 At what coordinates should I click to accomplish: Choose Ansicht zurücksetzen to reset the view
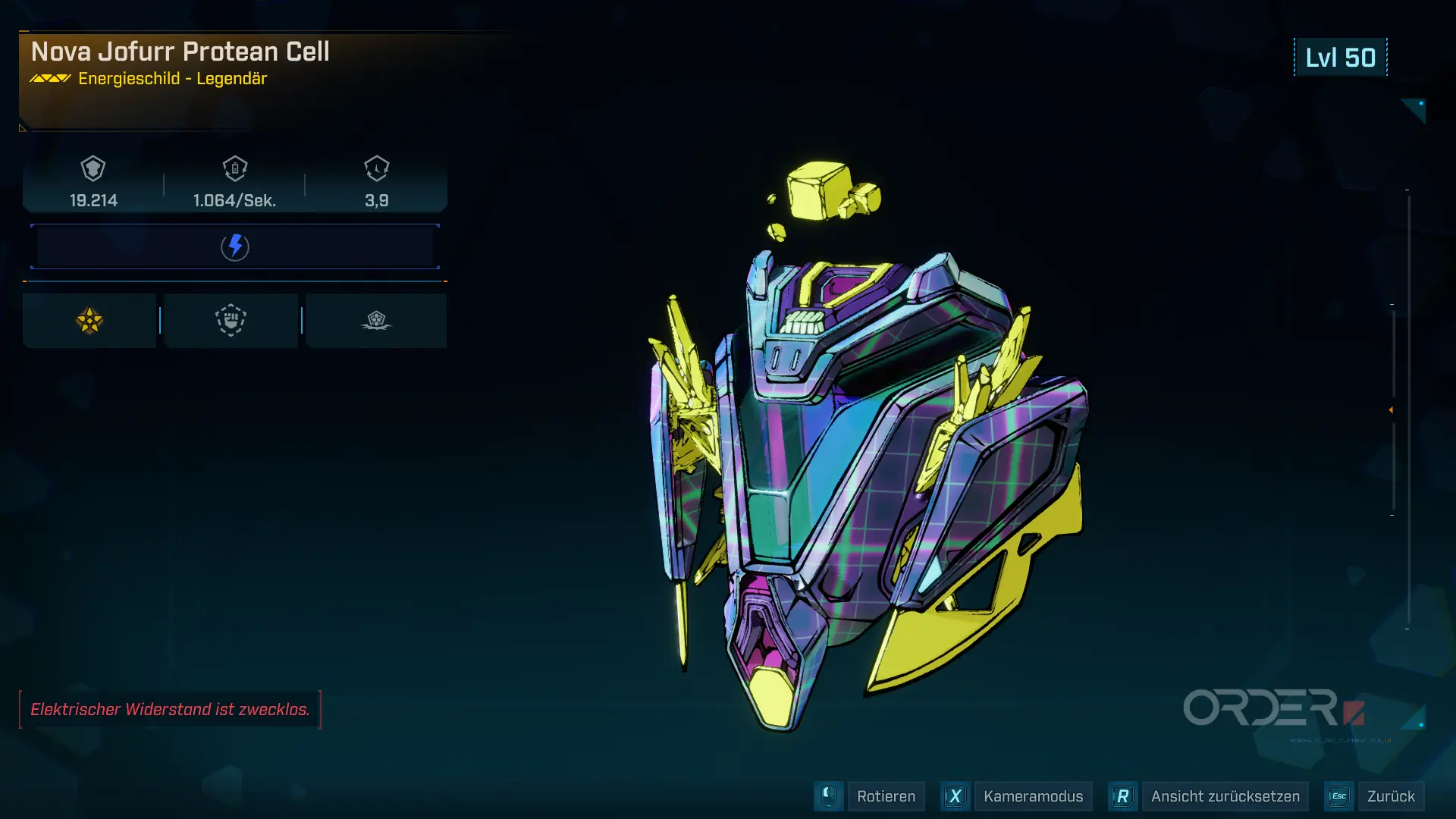tap(1225, 796)
